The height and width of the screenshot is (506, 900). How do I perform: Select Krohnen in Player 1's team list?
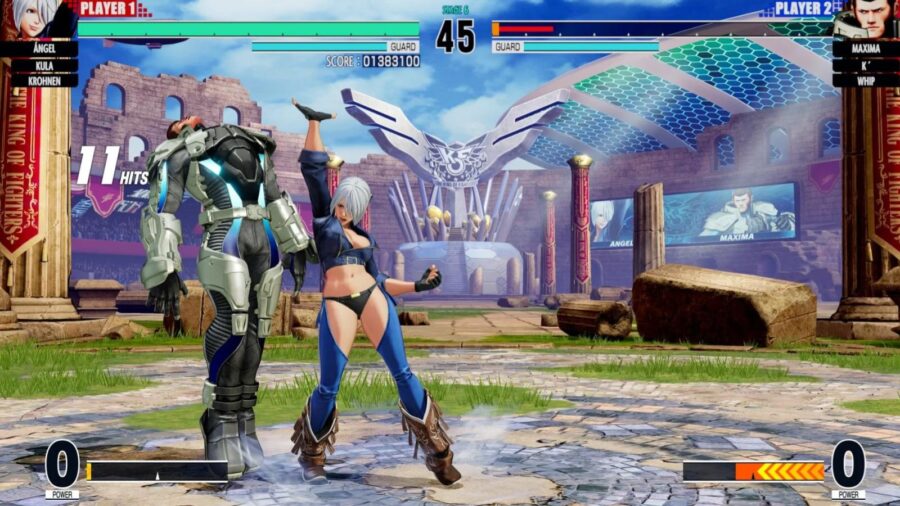38,80
